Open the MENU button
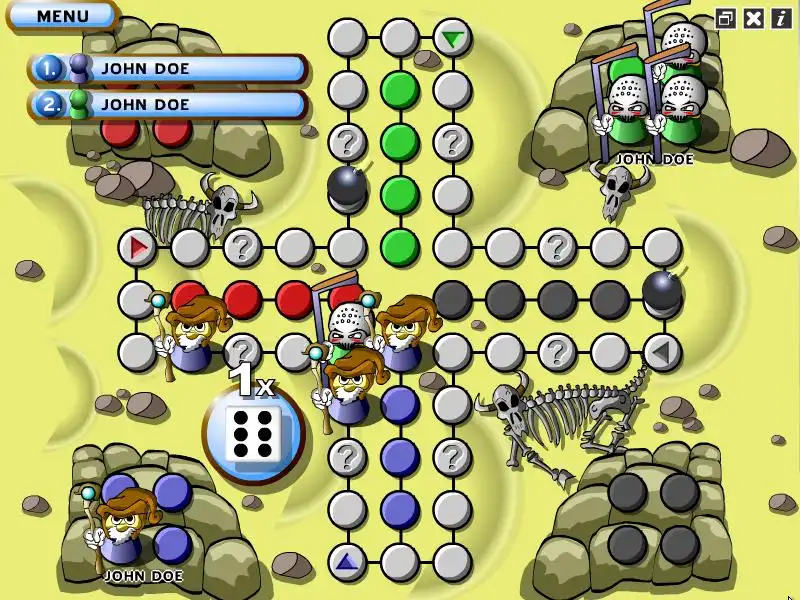Viewport: 800px width, 600px height. (x=62, y=16)
